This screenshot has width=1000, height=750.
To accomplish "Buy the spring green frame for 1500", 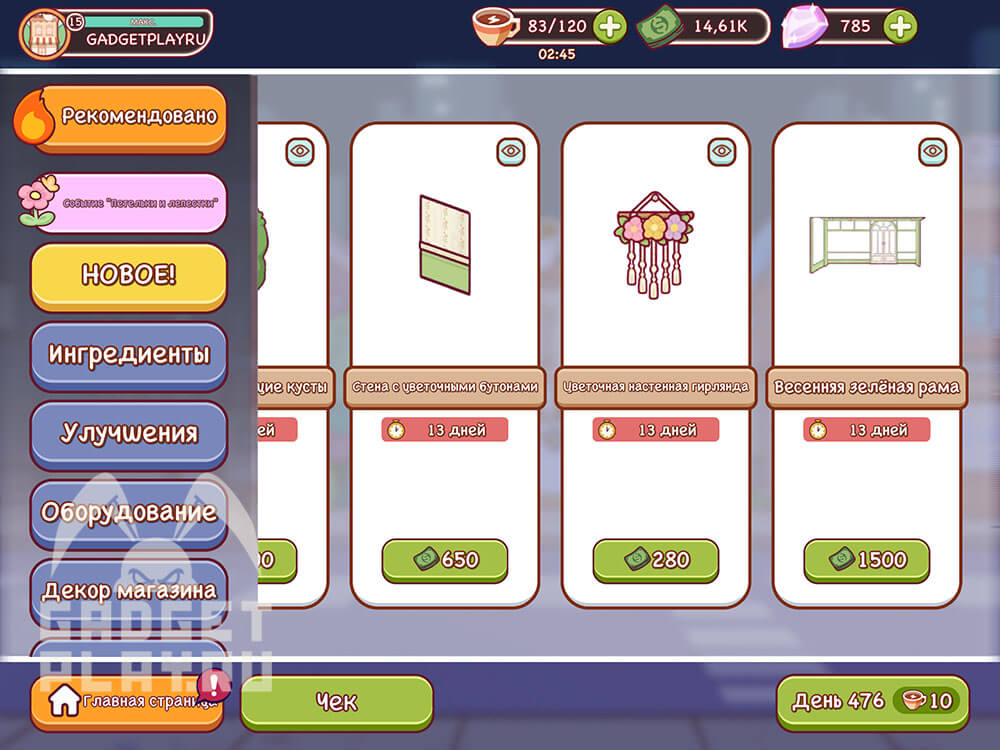I will 867,559.
